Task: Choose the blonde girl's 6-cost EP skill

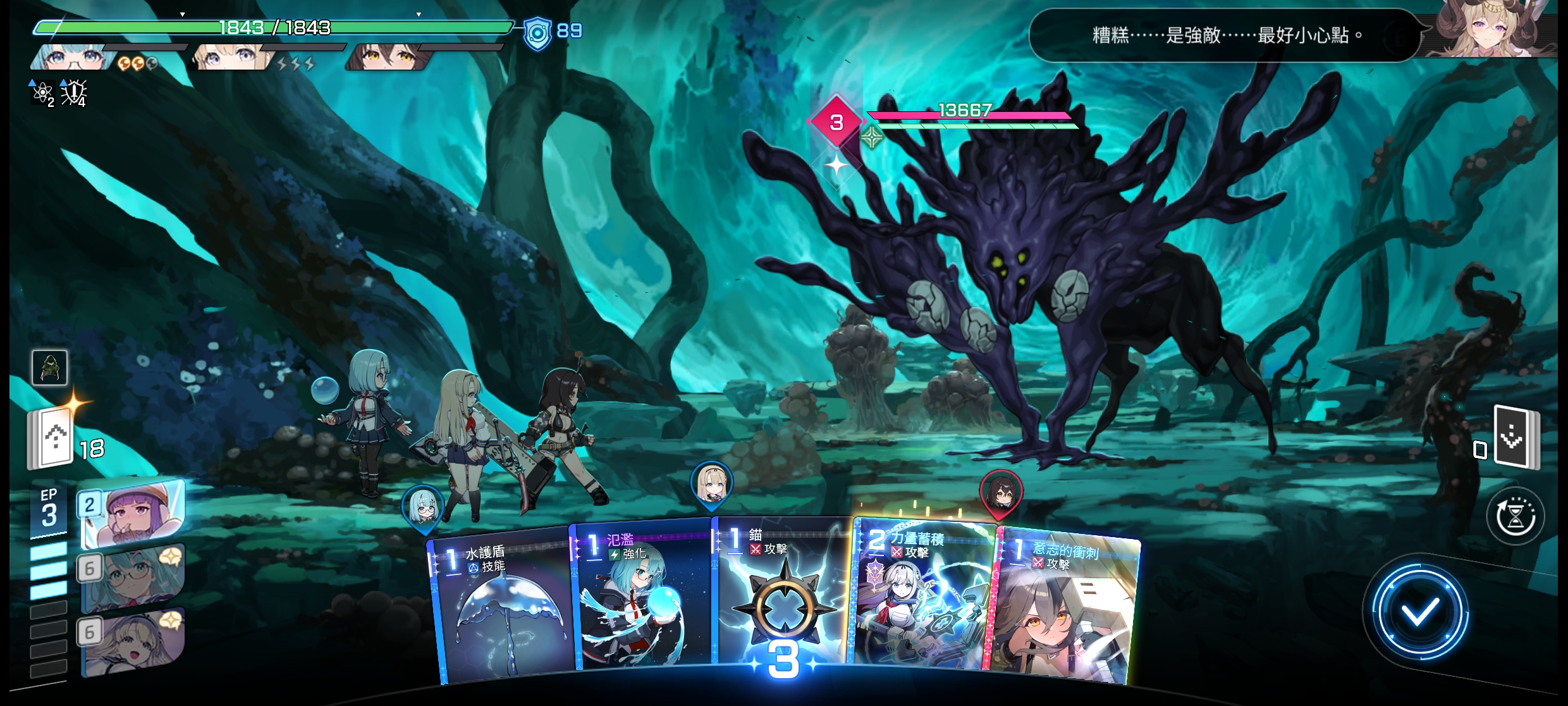Action: point(133,640)
